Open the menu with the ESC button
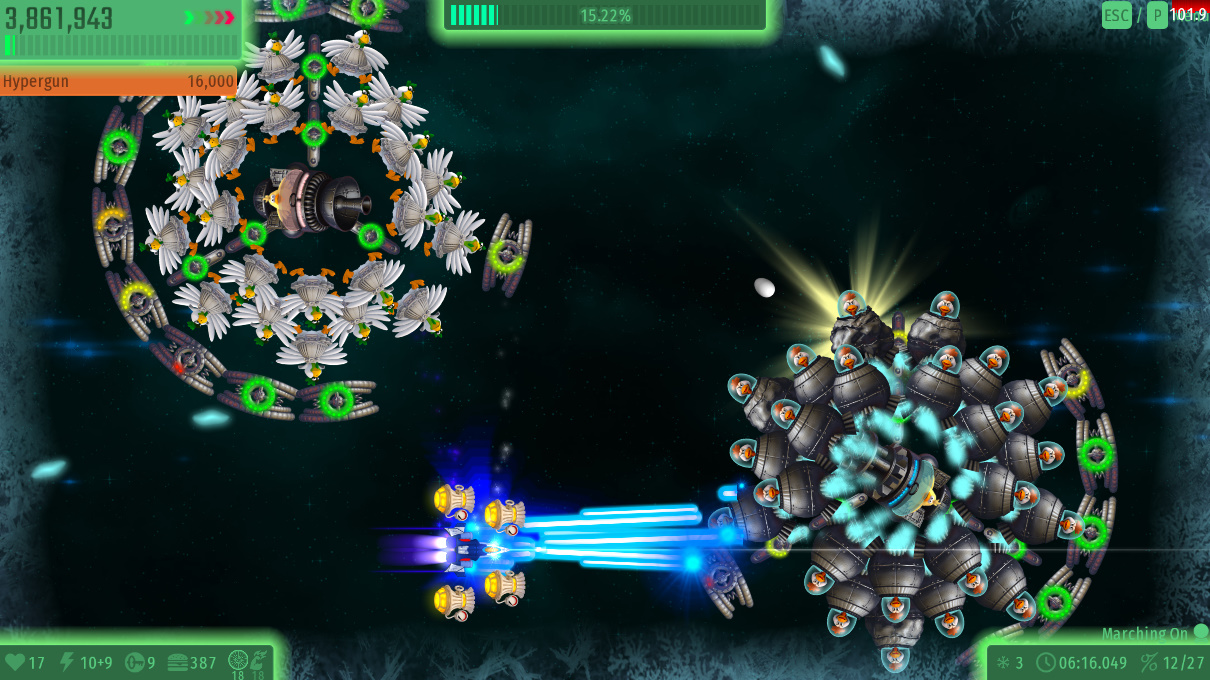Image resolution: width=1210 pixels, height=680 pixels. tap(1116, 15)
